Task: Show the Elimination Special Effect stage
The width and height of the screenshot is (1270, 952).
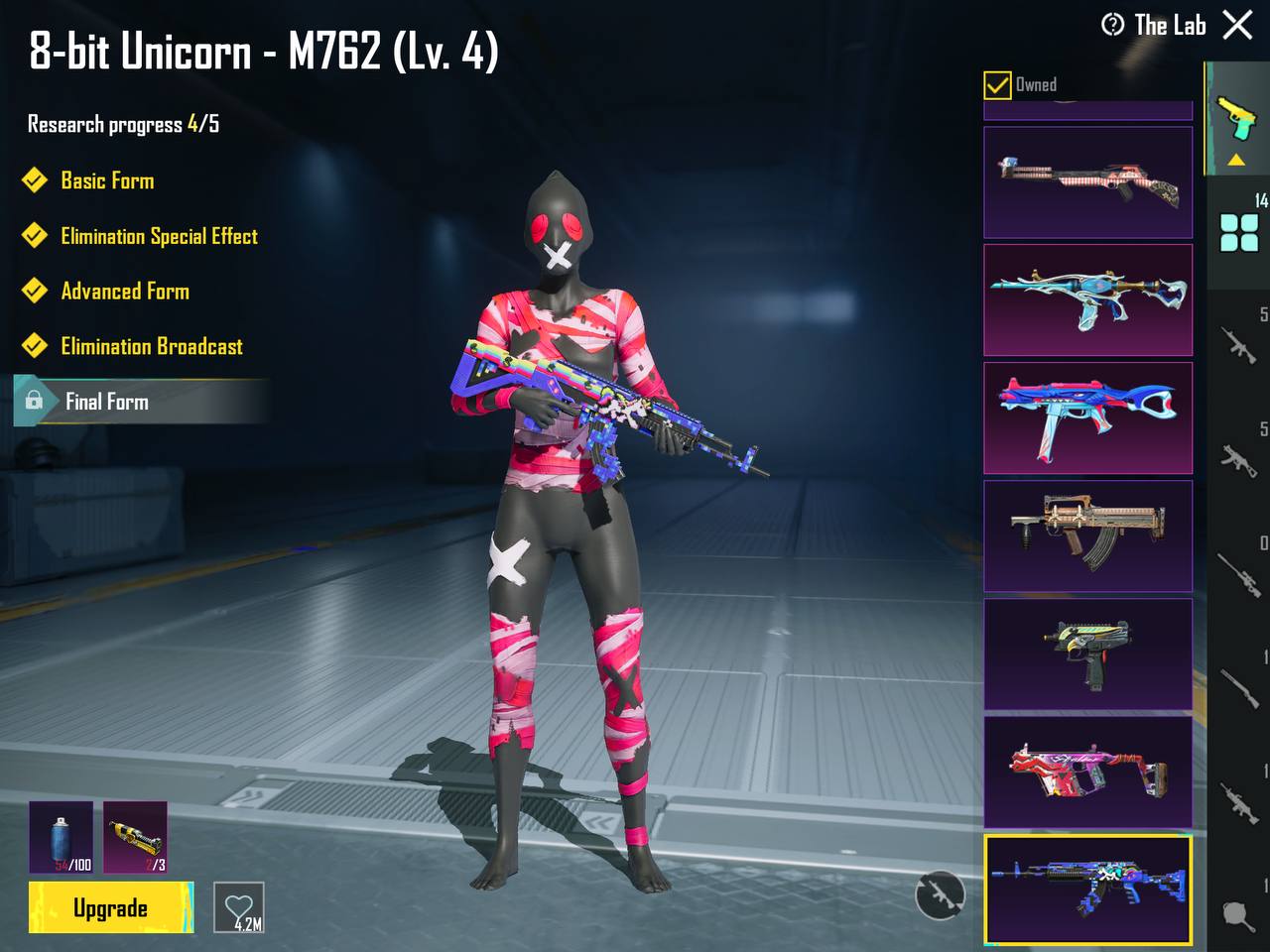Action: pos(159,236)
